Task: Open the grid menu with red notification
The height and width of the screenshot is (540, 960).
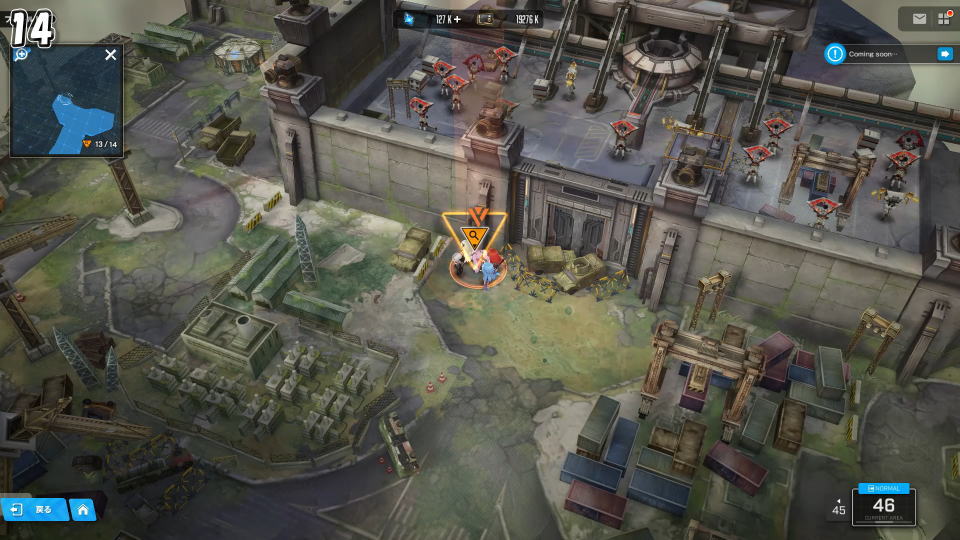Action: (943, 19)
